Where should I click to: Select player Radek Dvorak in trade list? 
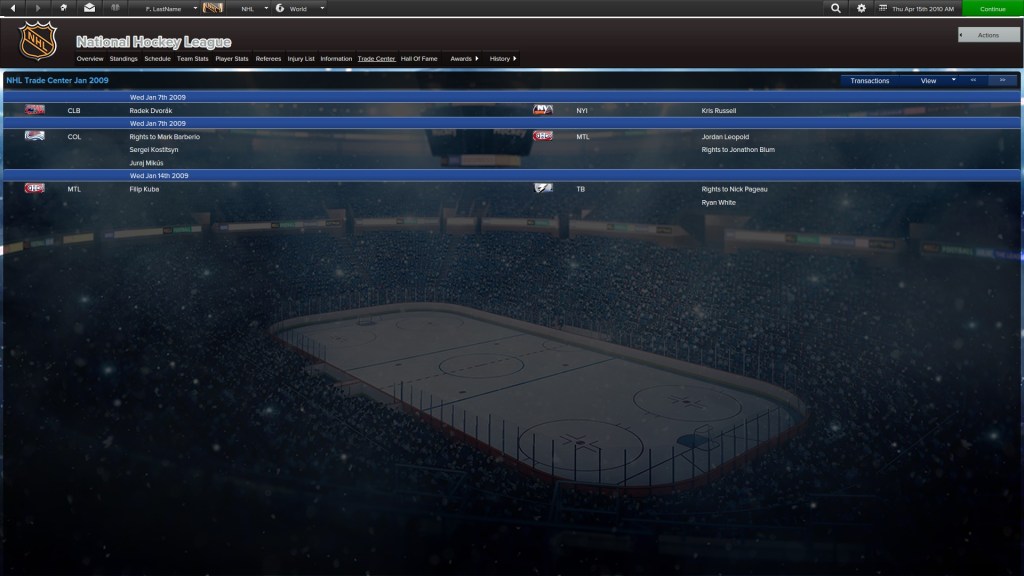(151, 110)
